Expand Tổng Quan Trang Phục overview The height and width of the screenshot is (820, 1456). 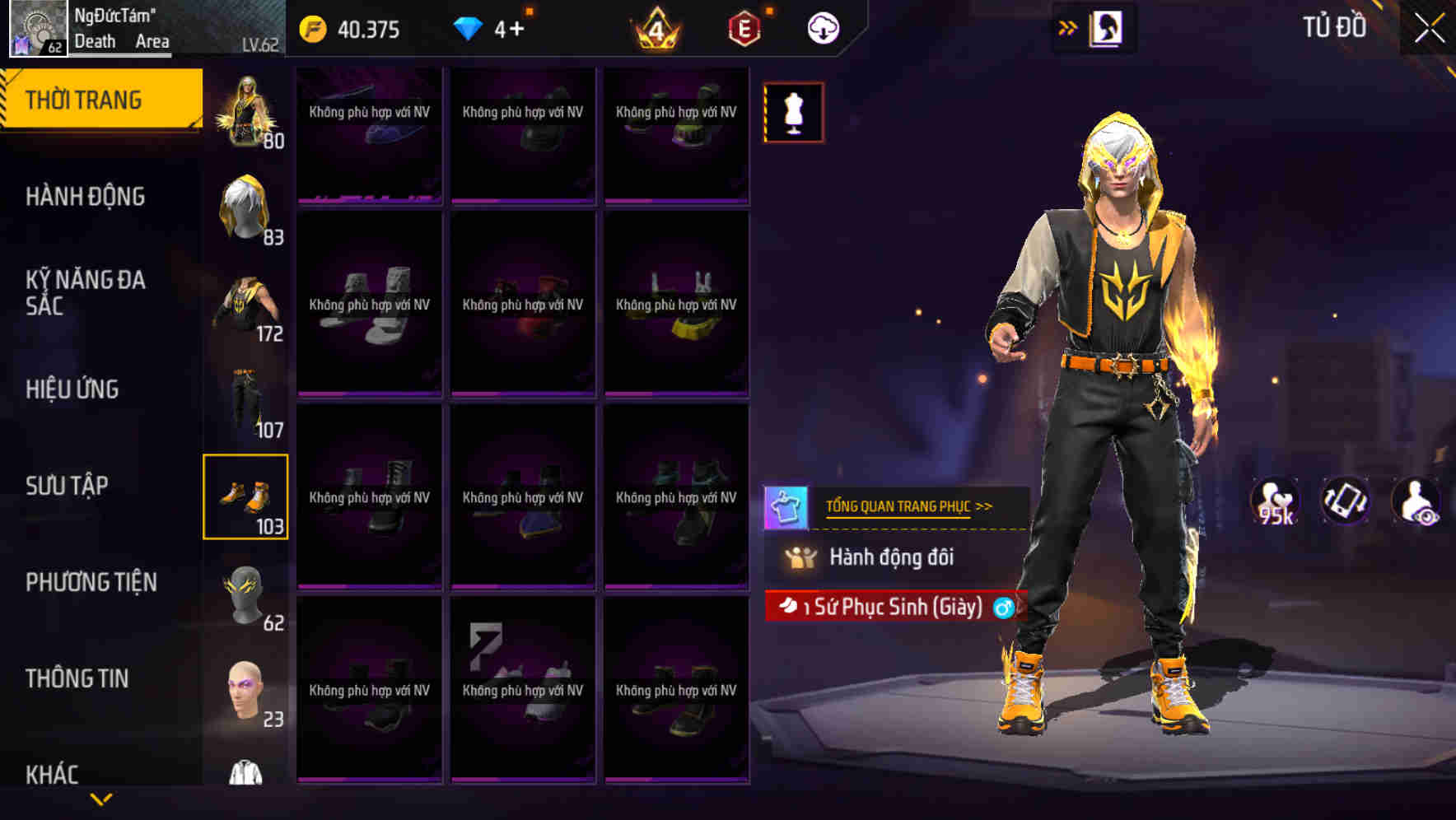click(911, 507)
